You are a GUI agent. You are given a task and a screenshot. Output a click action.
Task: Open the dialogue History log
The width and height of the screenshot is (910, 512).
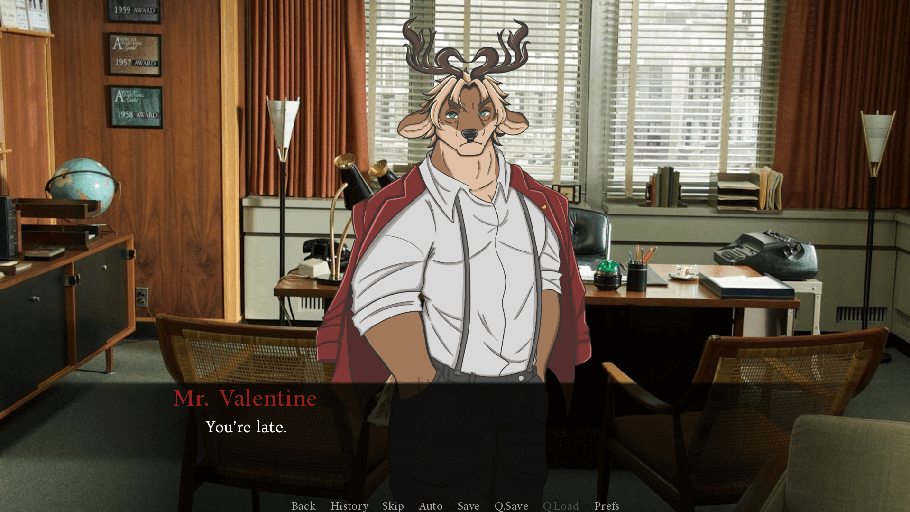pos(349,506)
